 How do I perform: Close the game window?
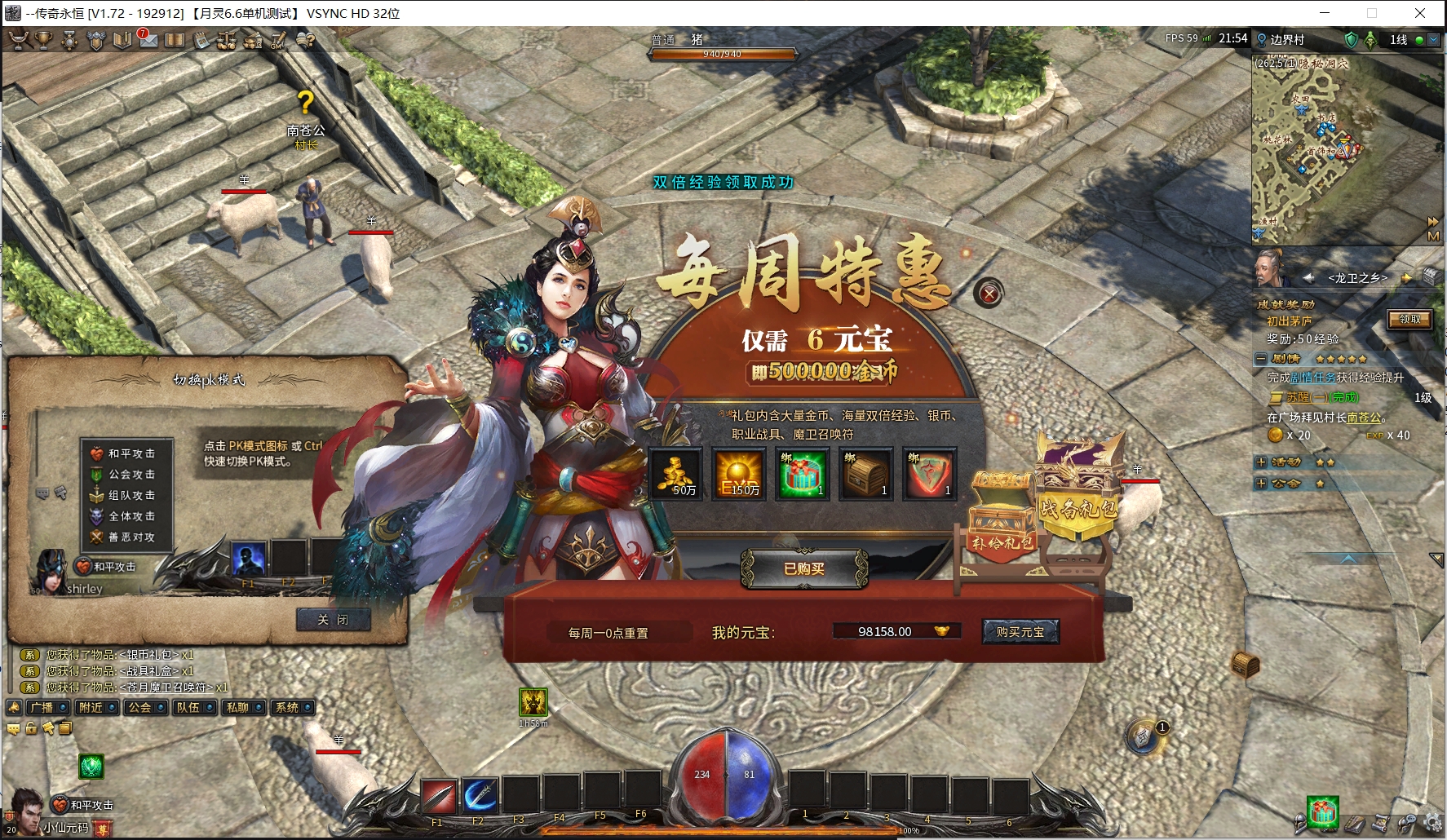pos(1420,13)
